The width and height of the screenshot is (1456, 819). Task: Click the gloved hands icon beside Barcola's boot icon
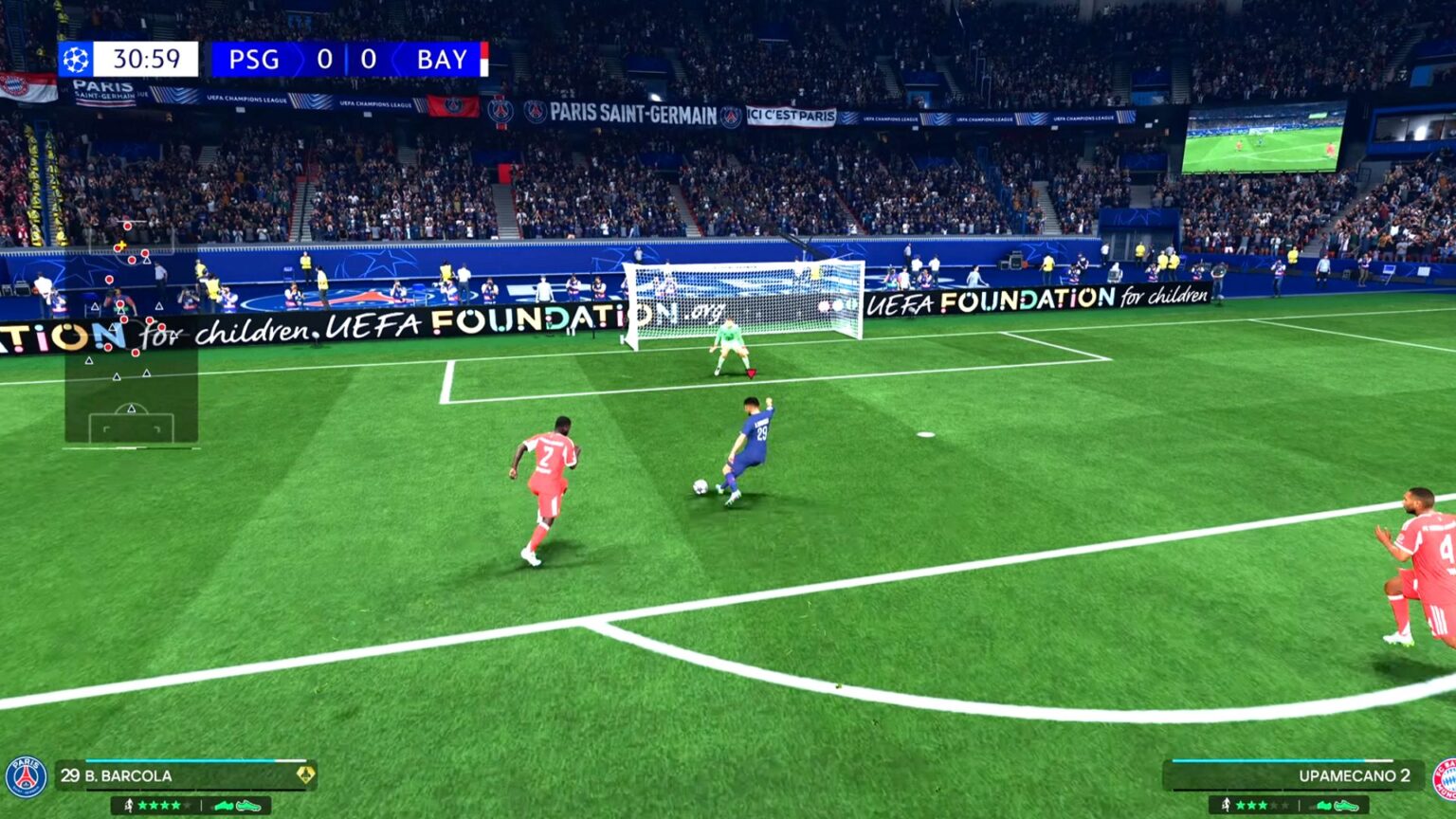point(226,805)
